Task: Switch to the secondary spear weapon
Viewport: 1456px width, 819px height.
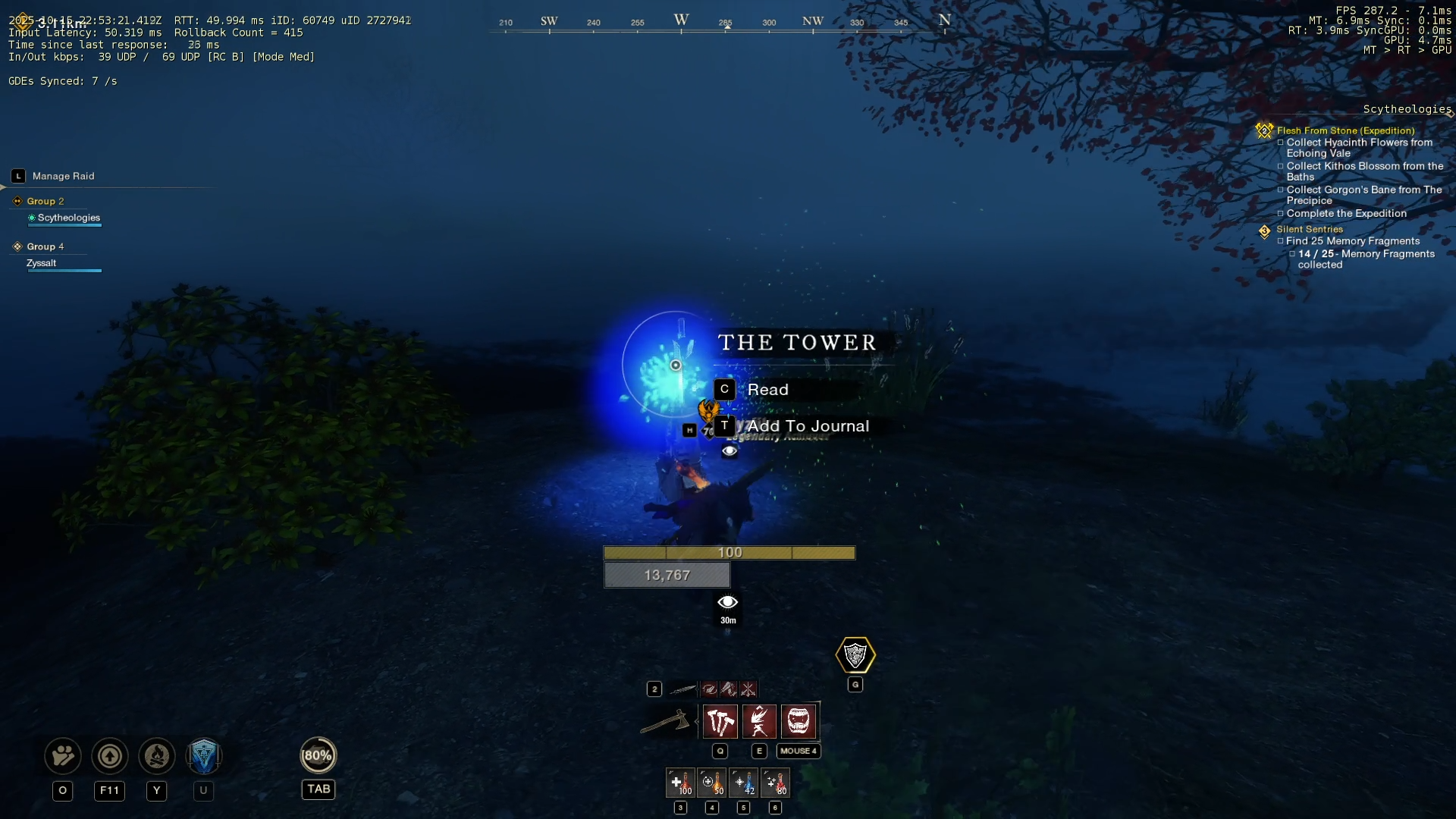Action: point(682,689)
